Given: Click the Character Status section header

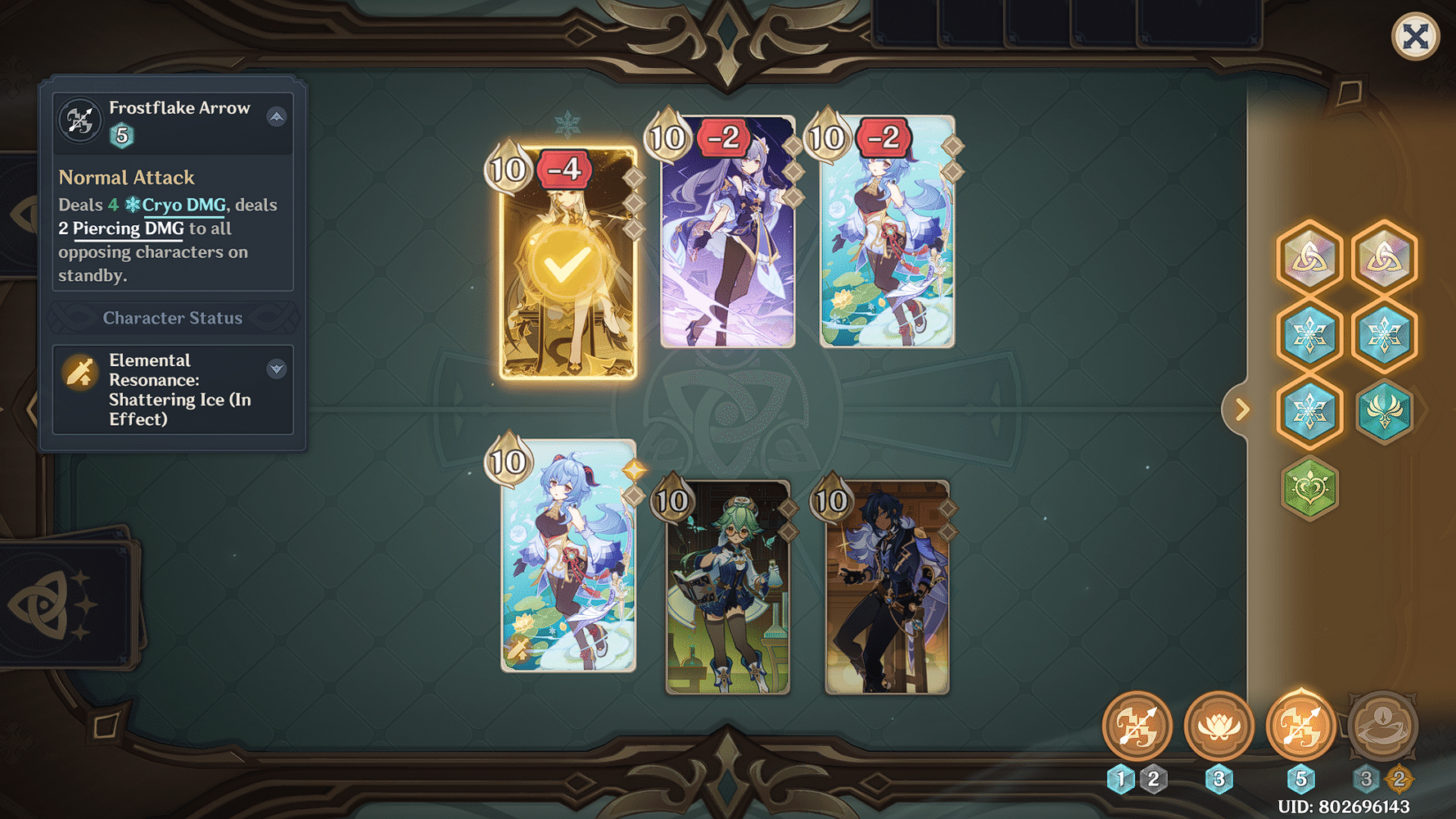Looking at the screenshot, I should (x=173, y=318).
